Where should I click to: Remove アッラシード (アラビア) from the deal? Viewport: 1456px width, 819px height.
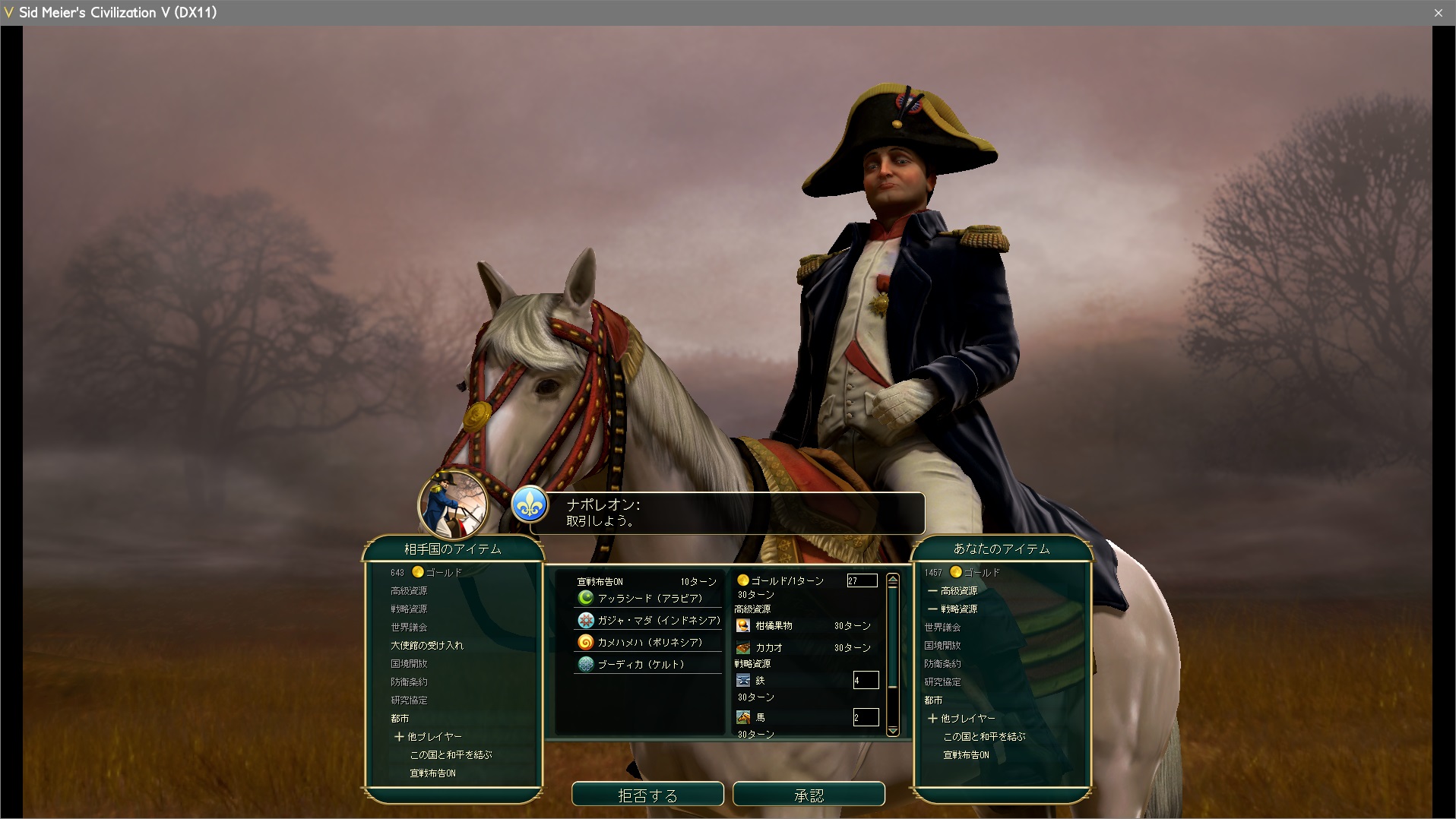(x=648, y=598)
